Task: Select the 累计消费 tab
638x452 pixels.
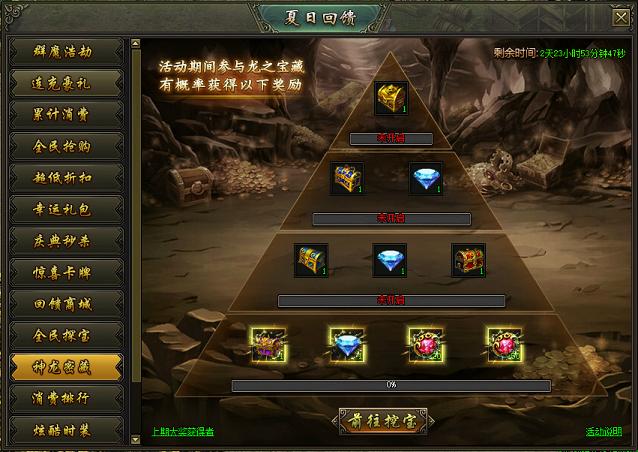Action: tap(66, 114)
